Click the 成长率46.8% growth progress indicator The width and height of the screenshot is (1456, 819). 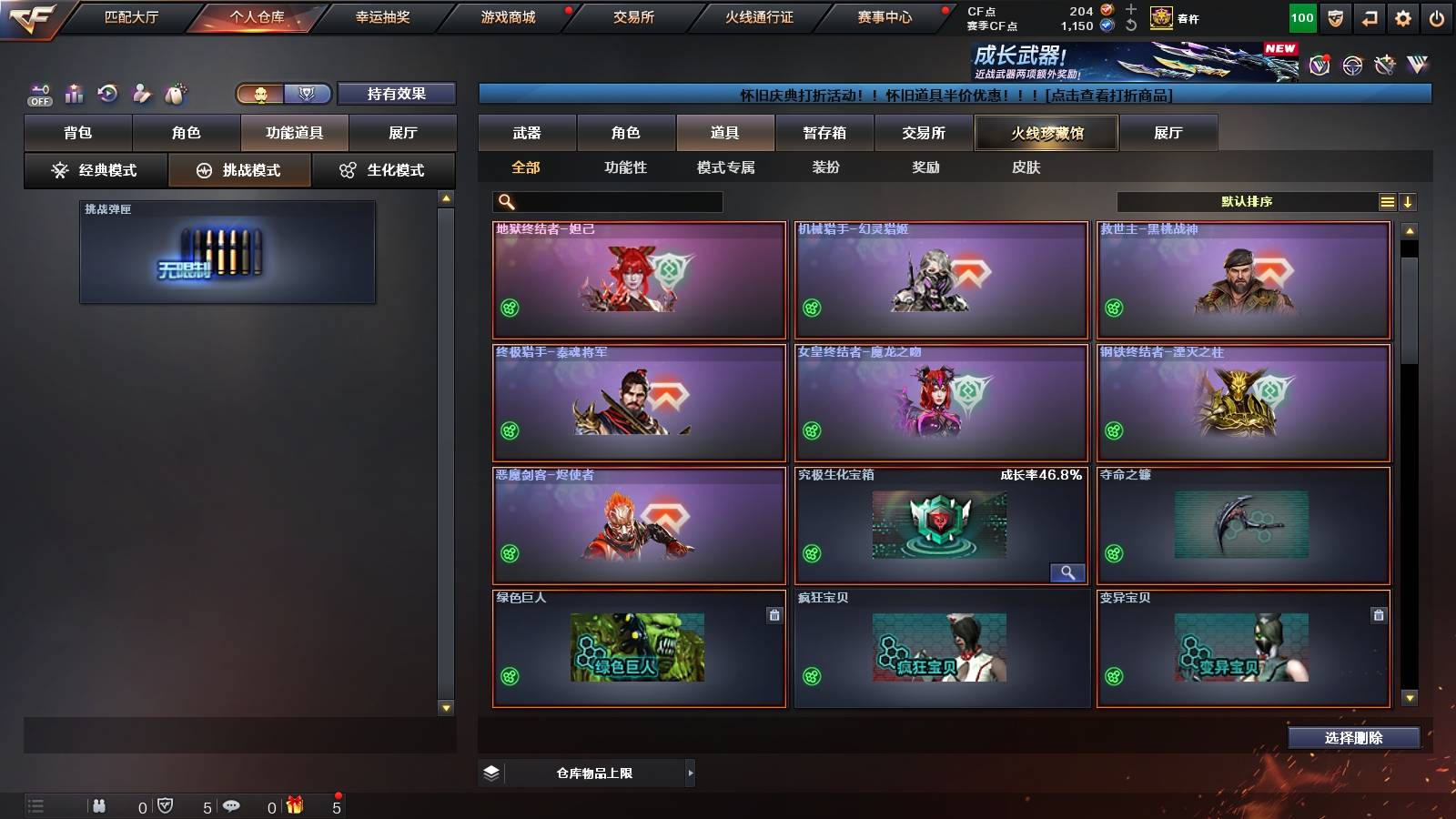(x=1043, y=473)
